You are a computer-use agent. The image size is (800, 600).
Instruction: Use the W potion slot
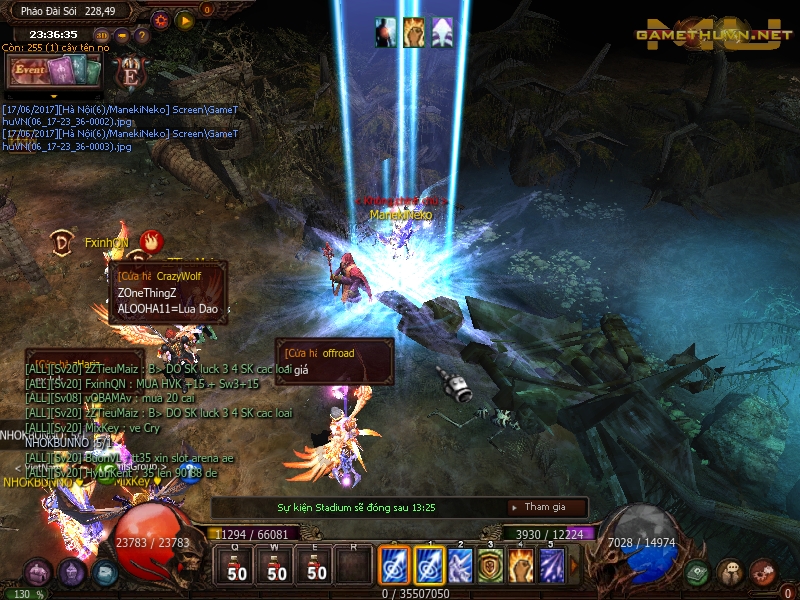(x=277, y=567)
